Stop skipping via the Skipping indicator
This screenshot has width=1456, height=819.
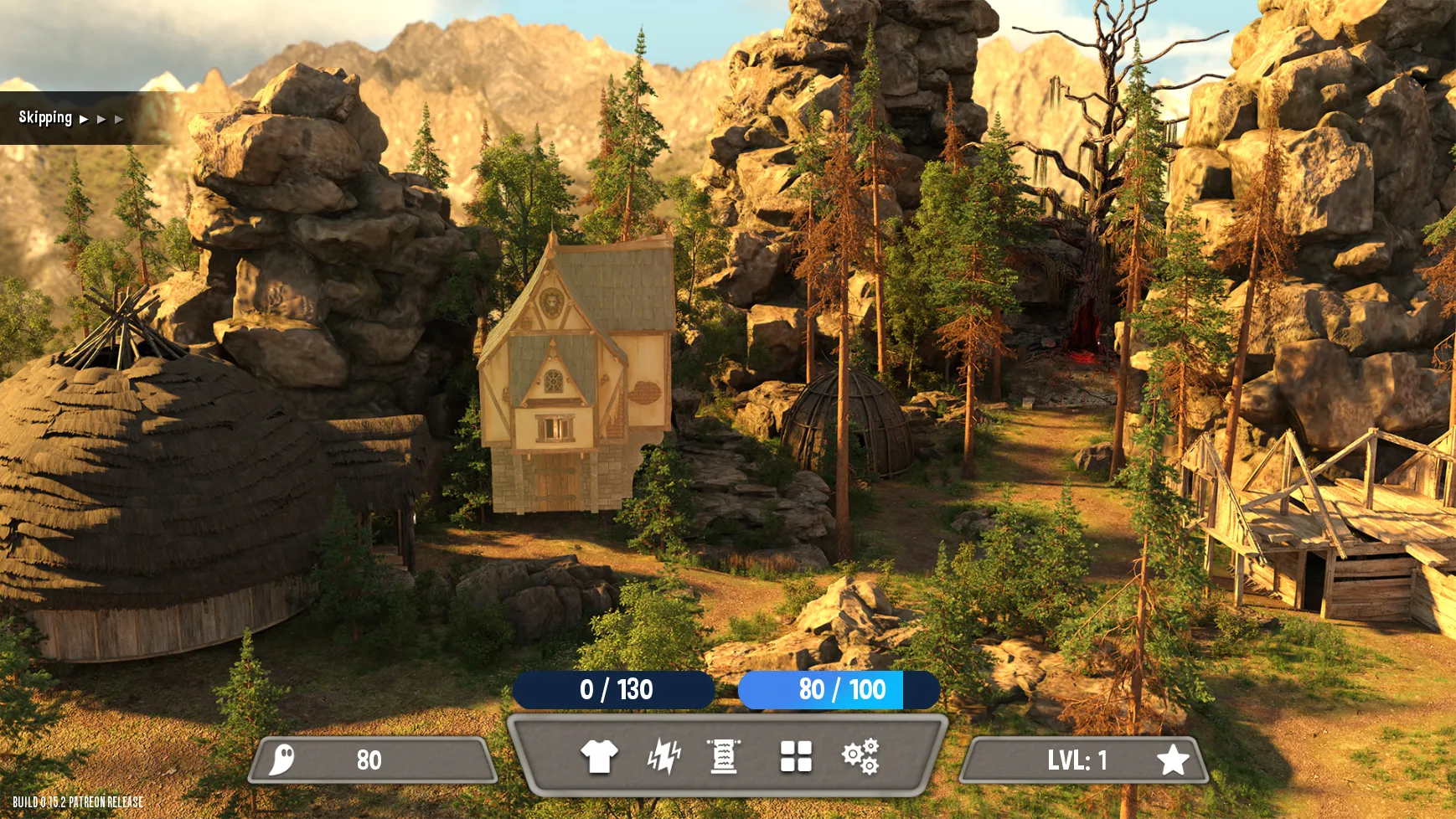pyautogui.click(x=70, y=118)
